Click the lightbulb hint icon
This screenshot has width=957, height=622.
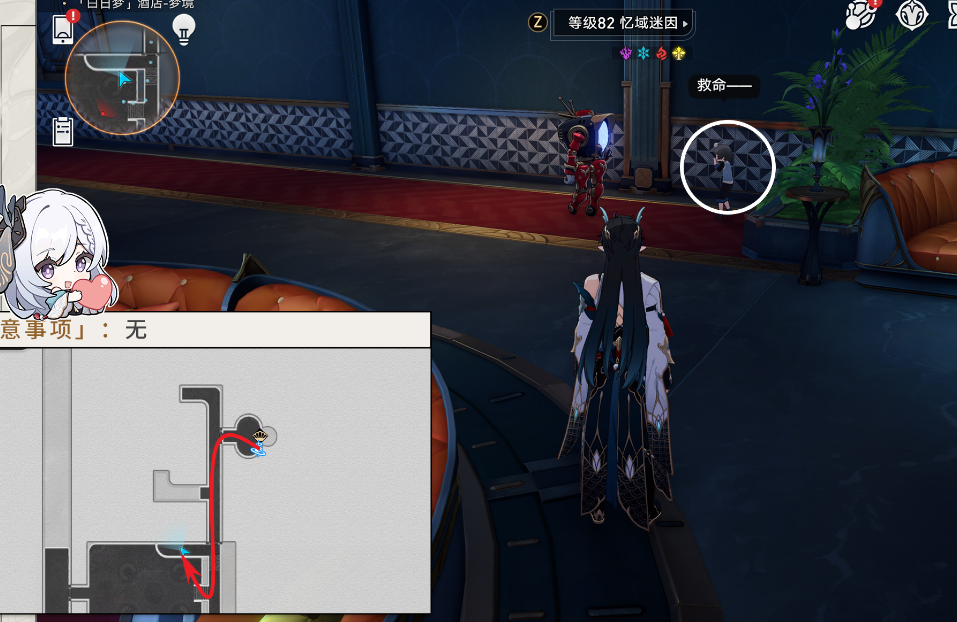(x=184, y=29)
